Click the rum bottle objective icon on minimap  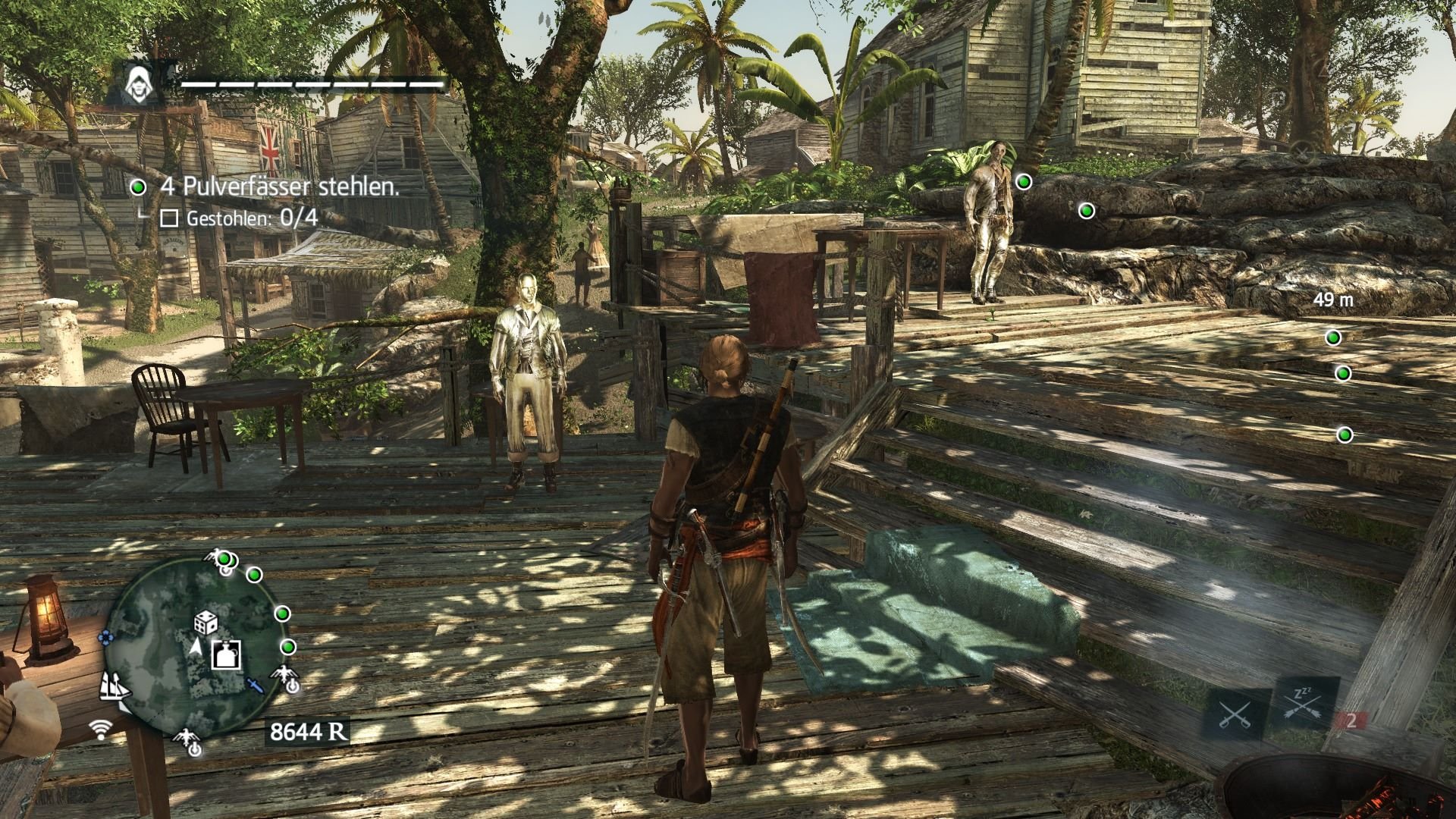[225, 654]
